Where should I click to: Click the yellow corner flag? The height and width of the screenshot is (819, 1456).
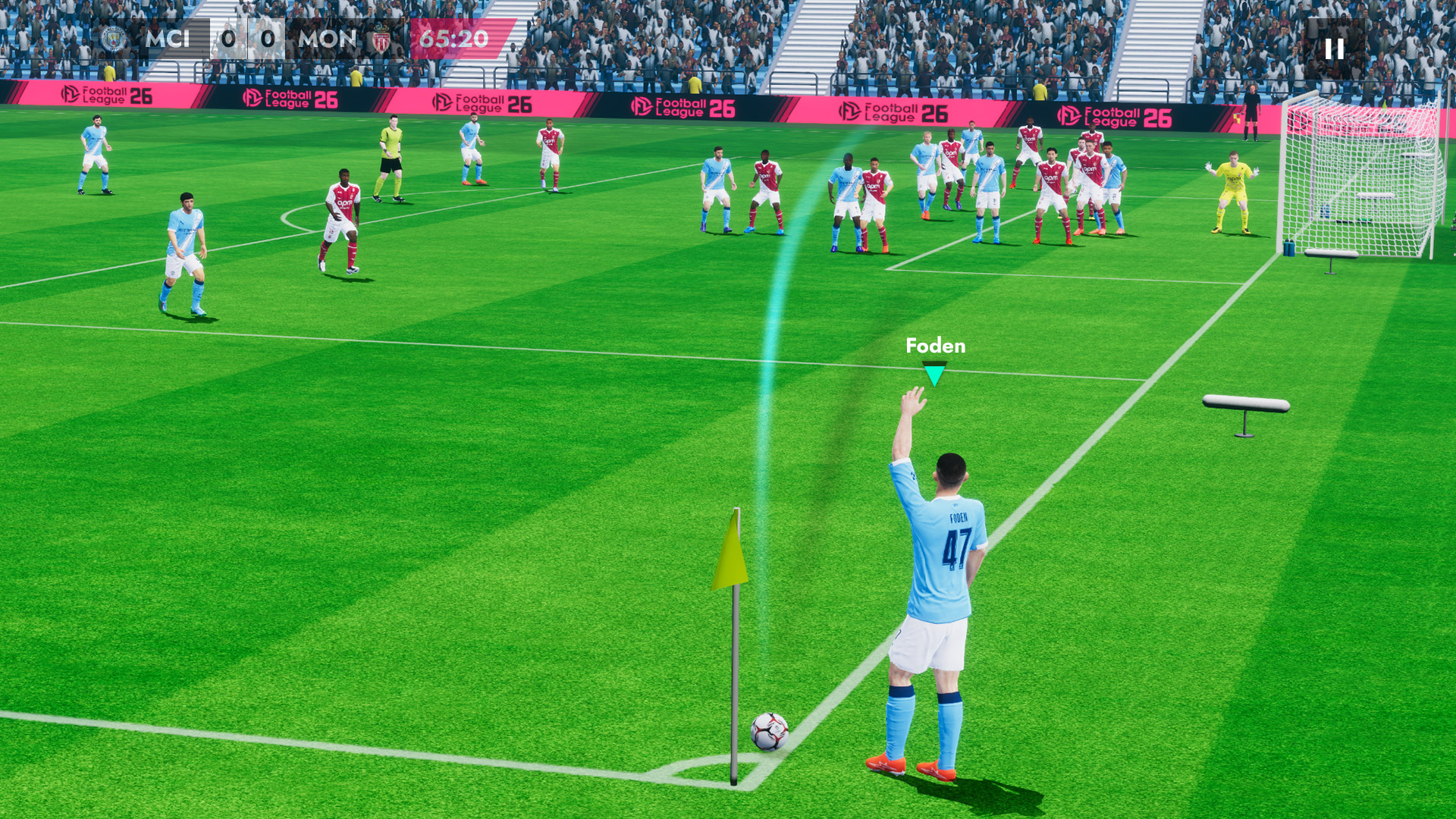coord(730,551)
